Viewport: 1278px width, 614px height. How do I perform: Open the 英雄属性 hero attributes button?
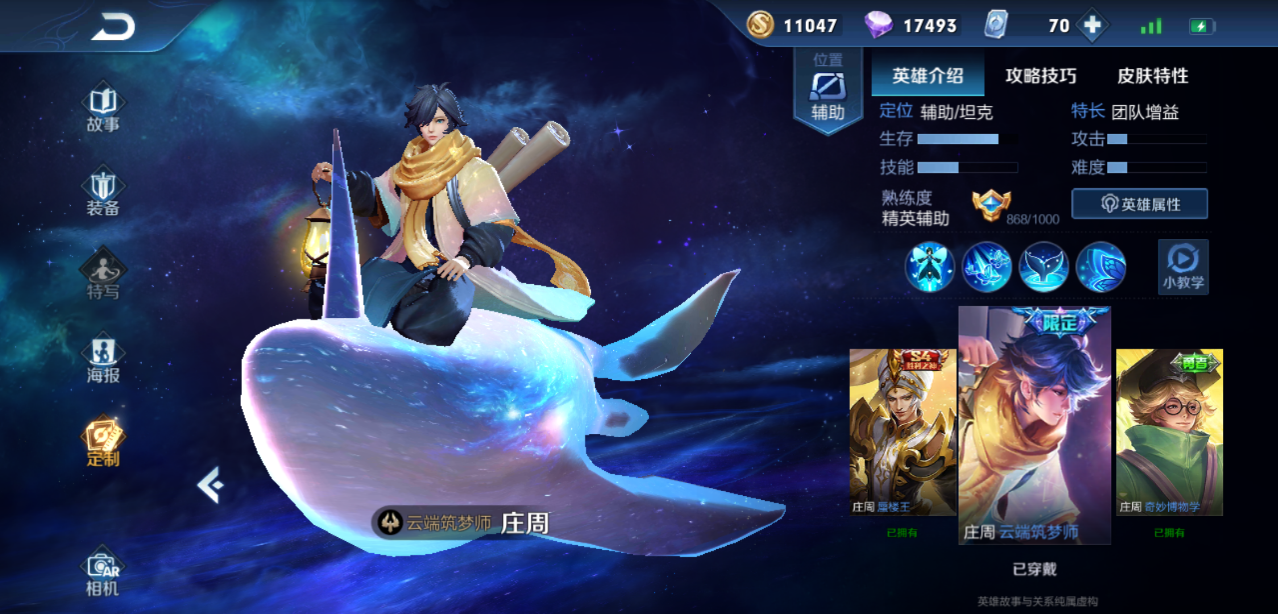tap(1139, 204)
